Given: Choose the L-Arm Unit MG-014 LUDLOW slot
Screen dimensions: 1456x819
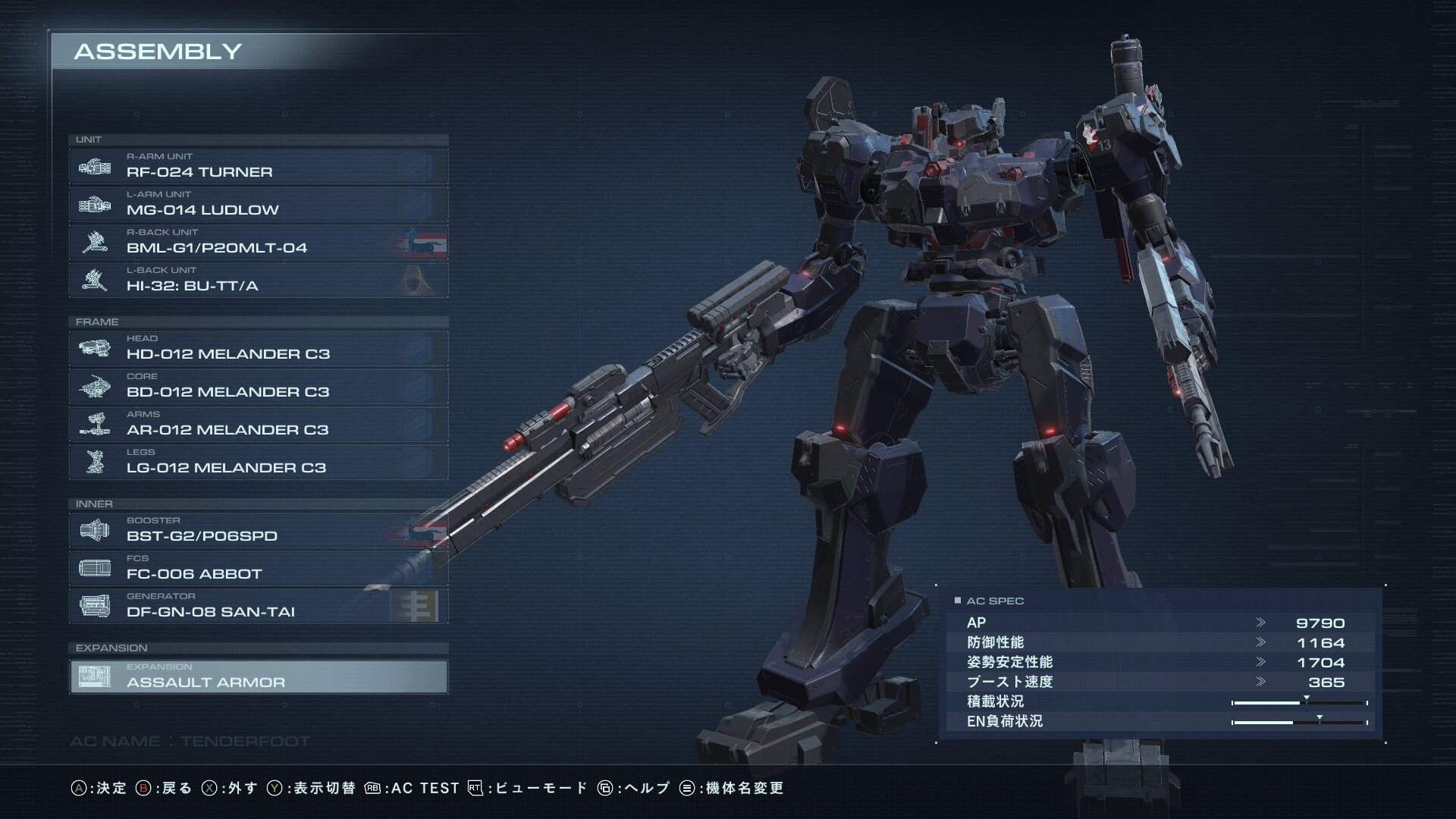Looking at the screenshot, I should [x=258, y=205].
